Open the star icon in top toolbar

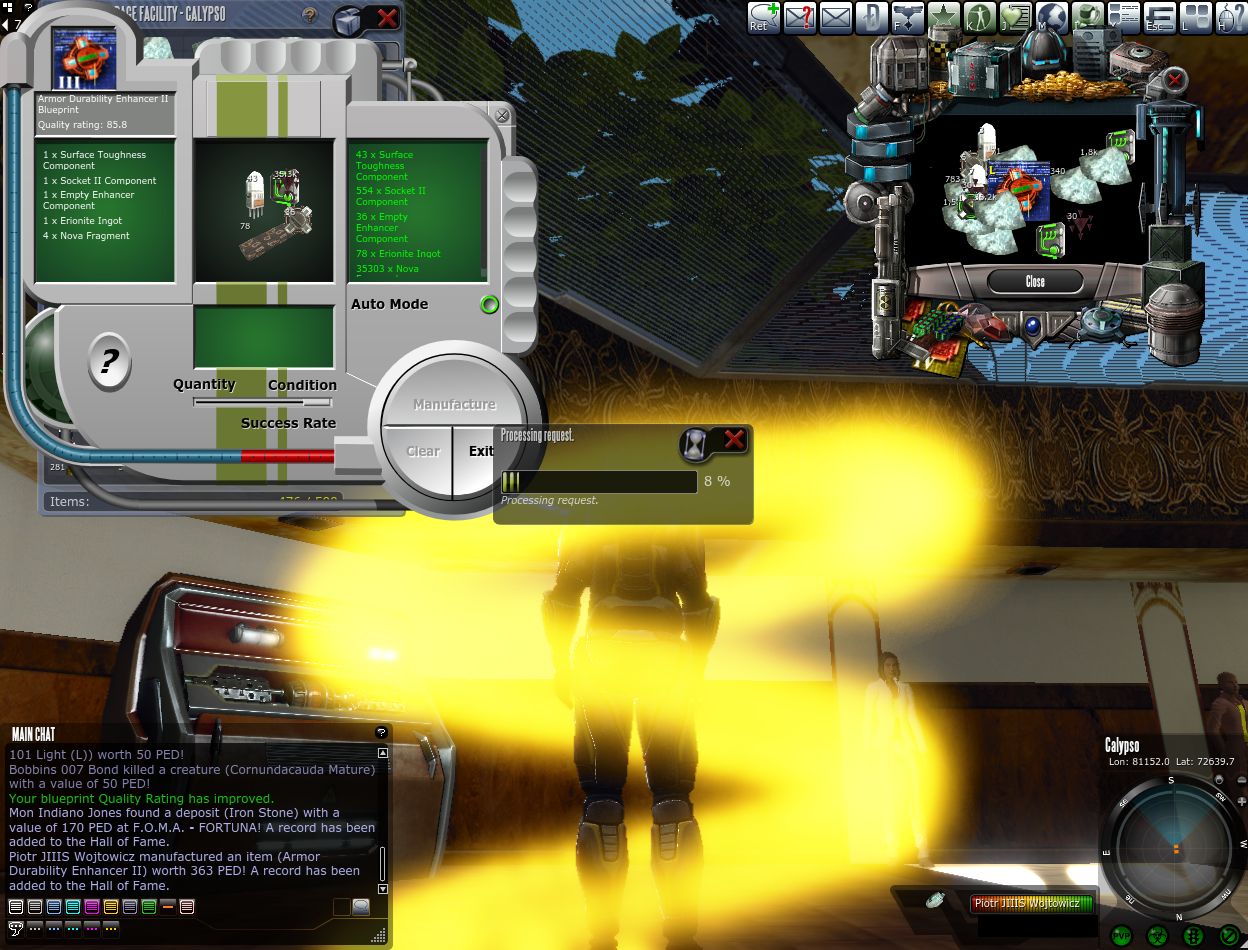[943, 17]
